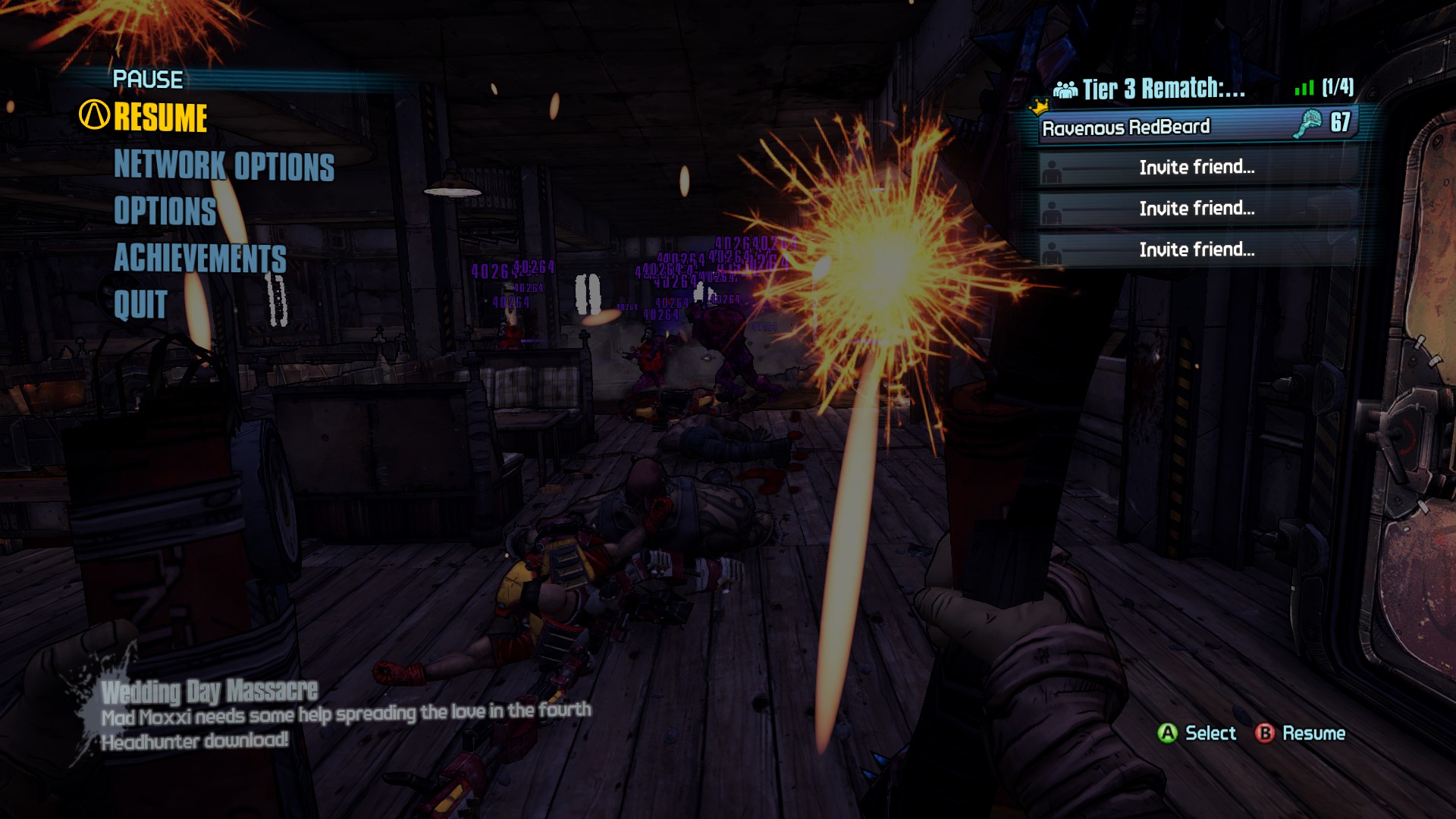
Task: View the Achievements list
Action: coord(199,258)
